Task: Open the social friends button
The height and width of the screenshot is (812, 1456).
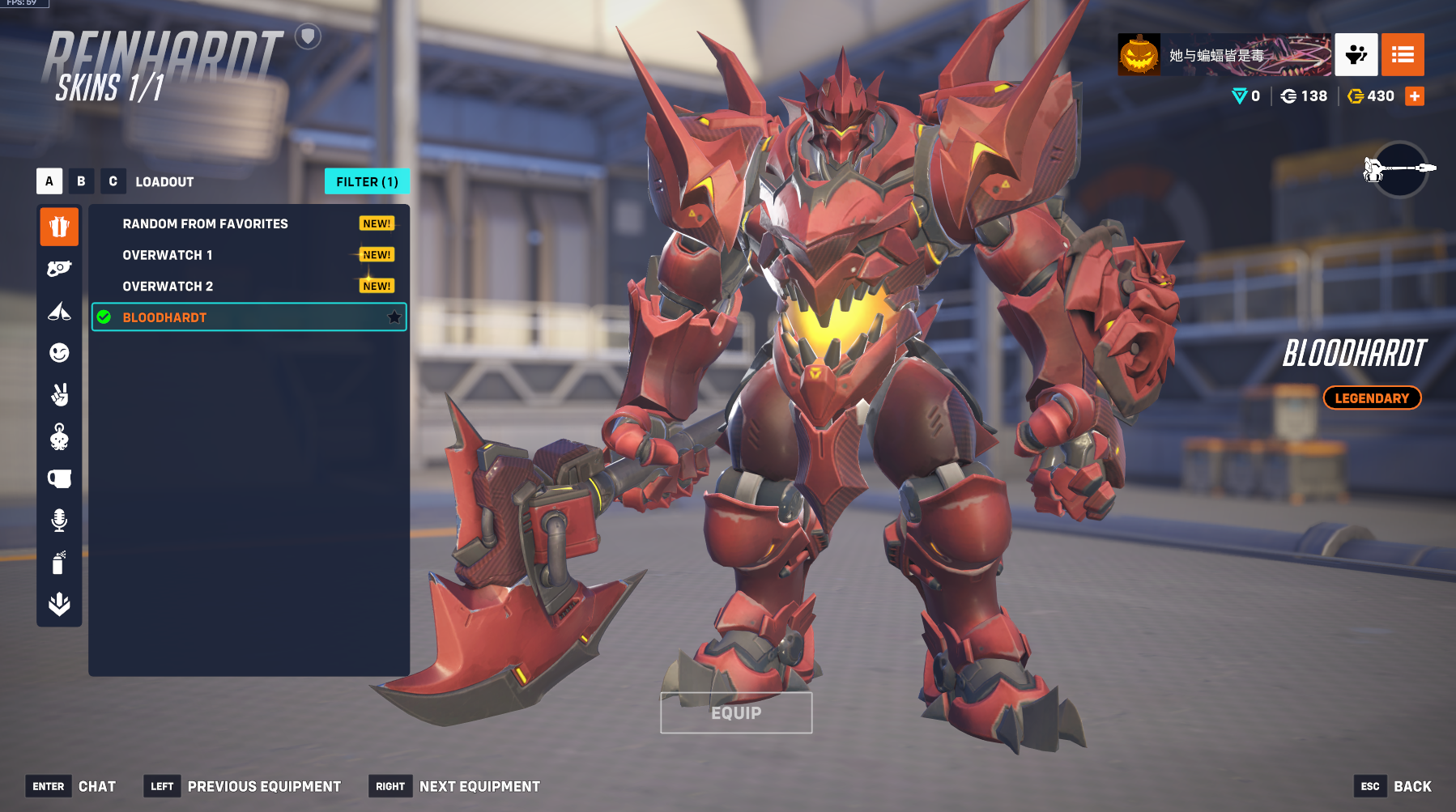Action: [1356, 55]
